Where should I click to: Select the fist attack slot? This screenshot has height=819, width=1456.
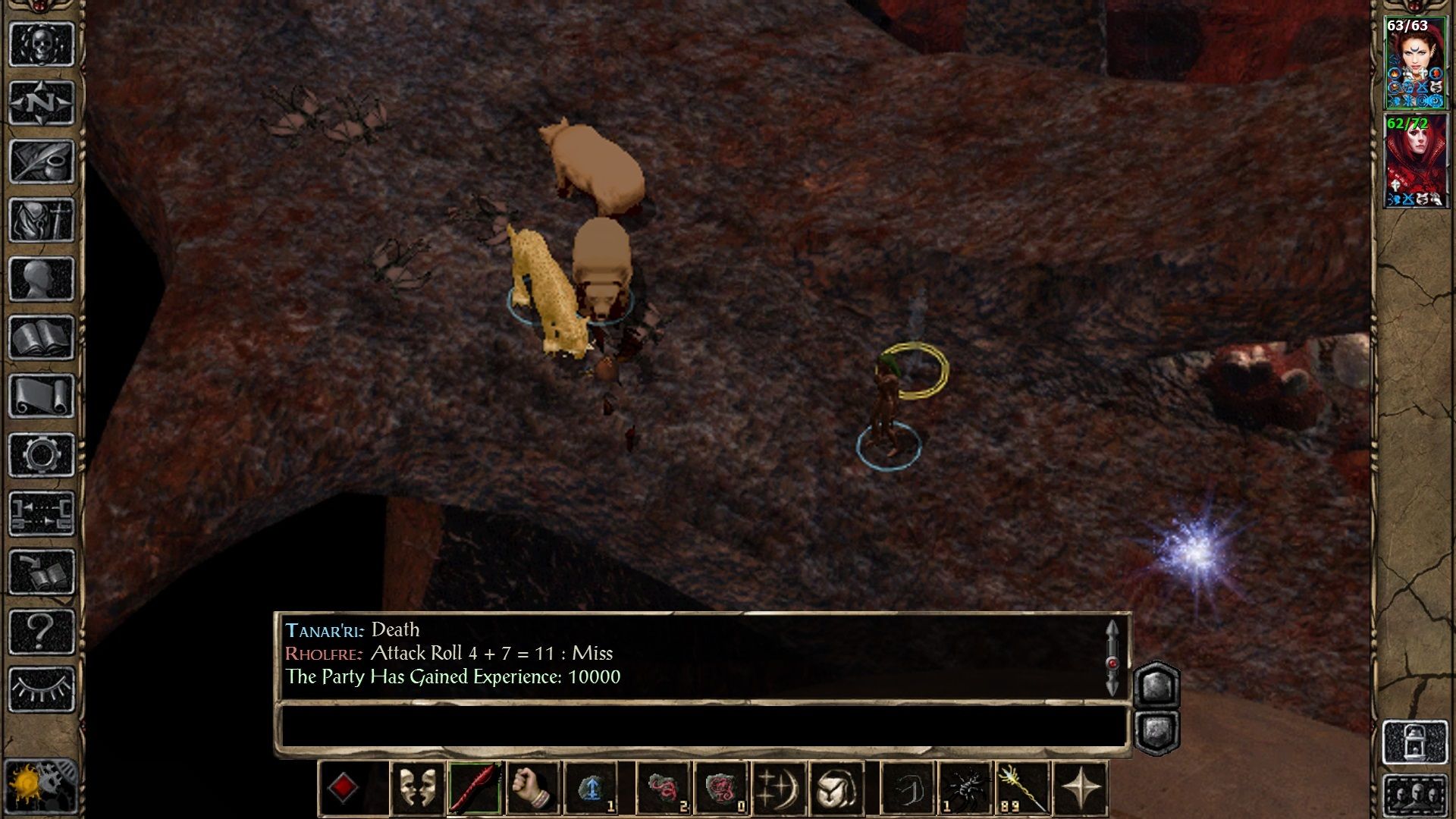pos(532,788)
